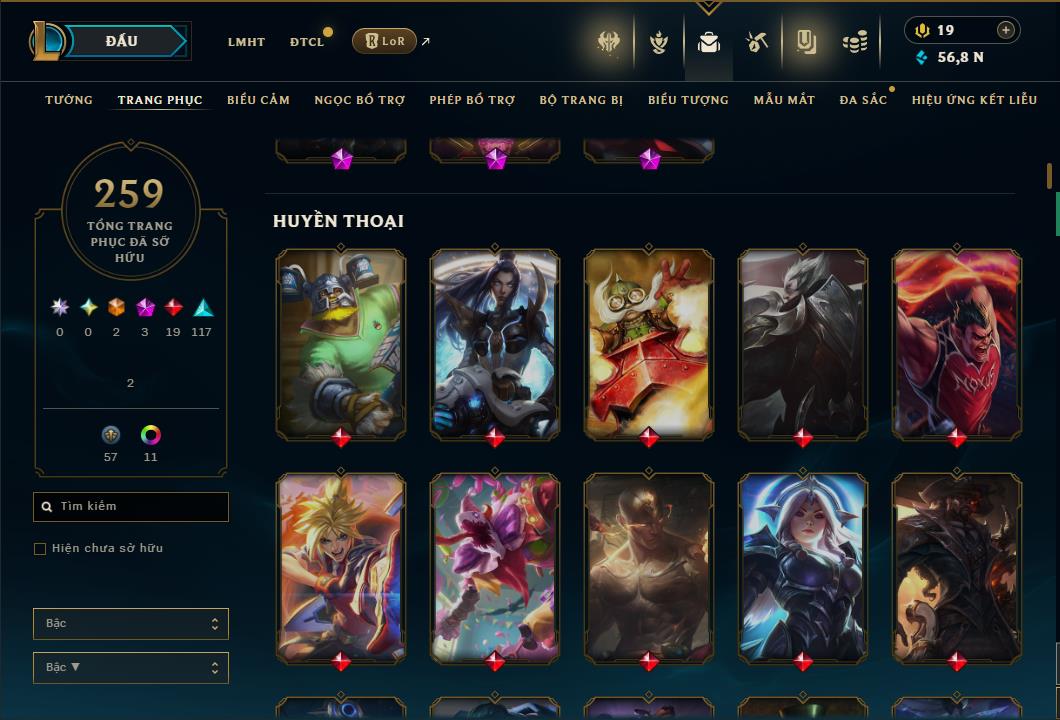Open the Bậc ▼ sort dropdown

point(131,668)
